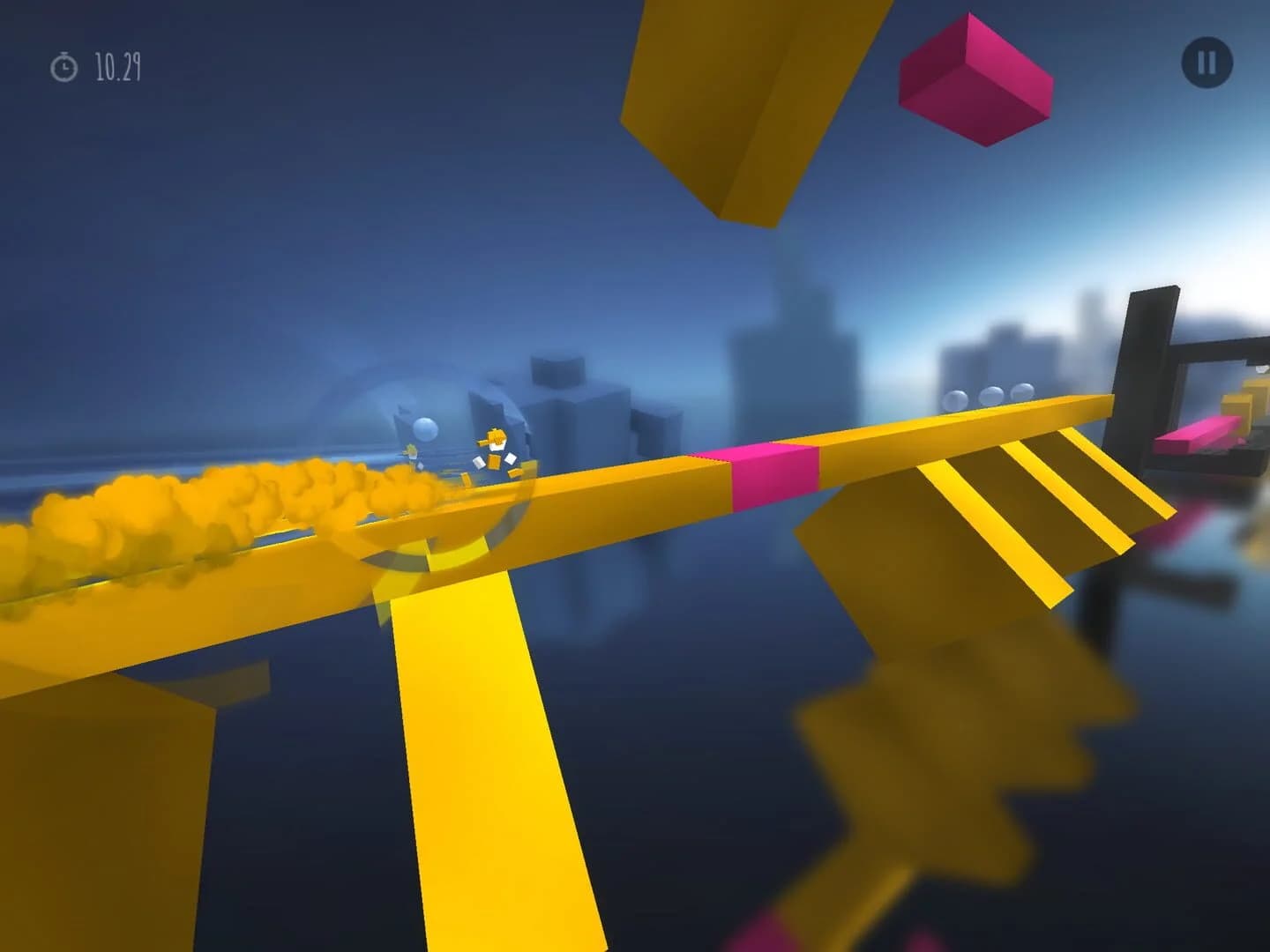Screen dimensions: 1270x952
Task: Click the timer reading 10.29
Action: pyautogui.click(x=115, y=63)
